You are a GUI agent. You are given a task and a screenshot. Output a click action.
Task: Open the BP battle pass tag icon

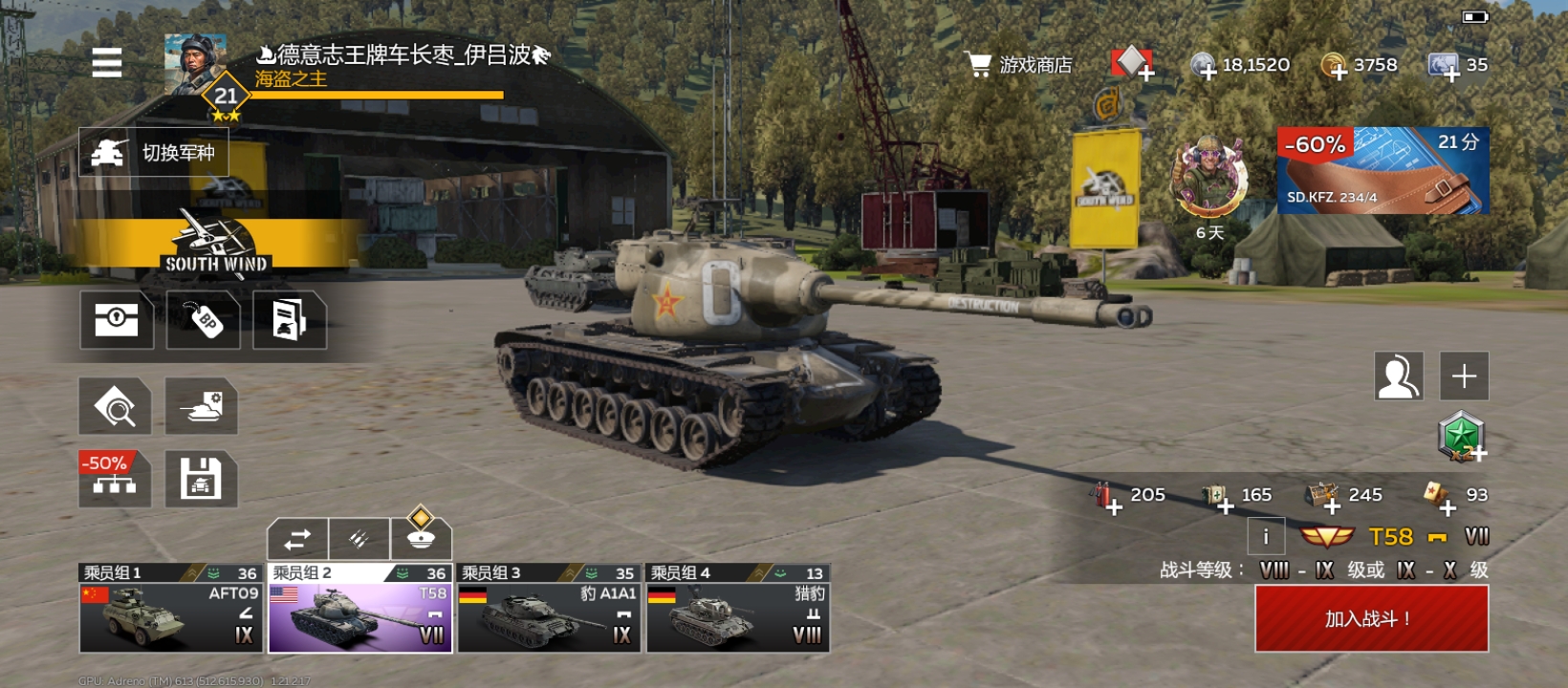tap(204, 320)
